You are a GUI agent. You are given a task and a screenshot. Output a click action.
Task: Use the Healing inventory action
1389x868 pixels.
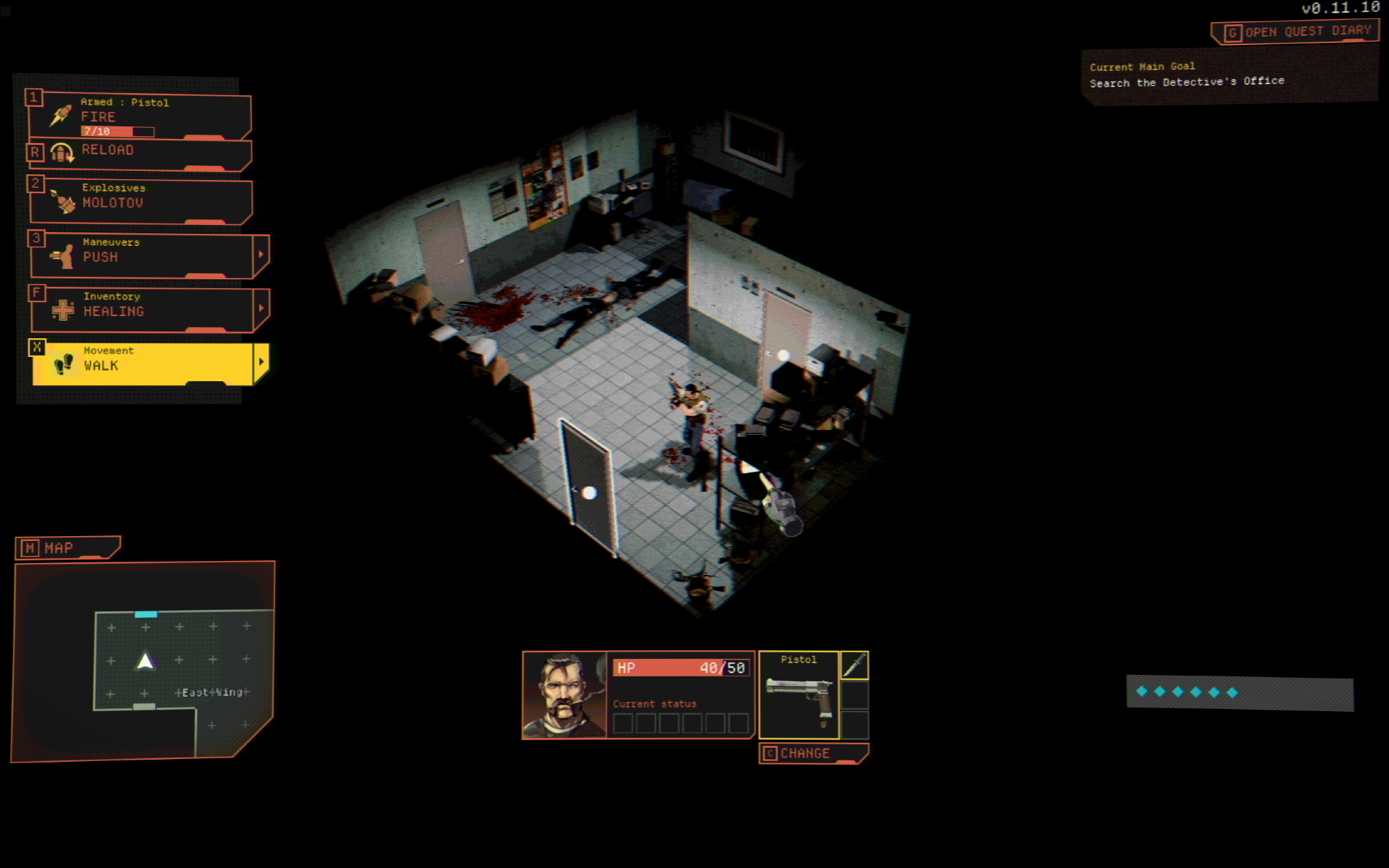pyautogui.click(x=139, y=310)
